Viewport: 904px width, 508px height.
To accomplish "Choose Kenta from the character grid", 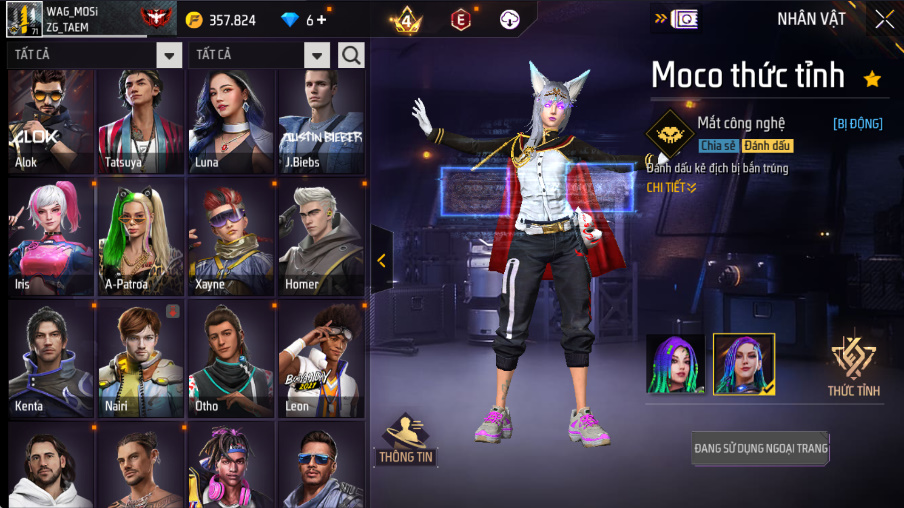I will click(x=50, y=360).
